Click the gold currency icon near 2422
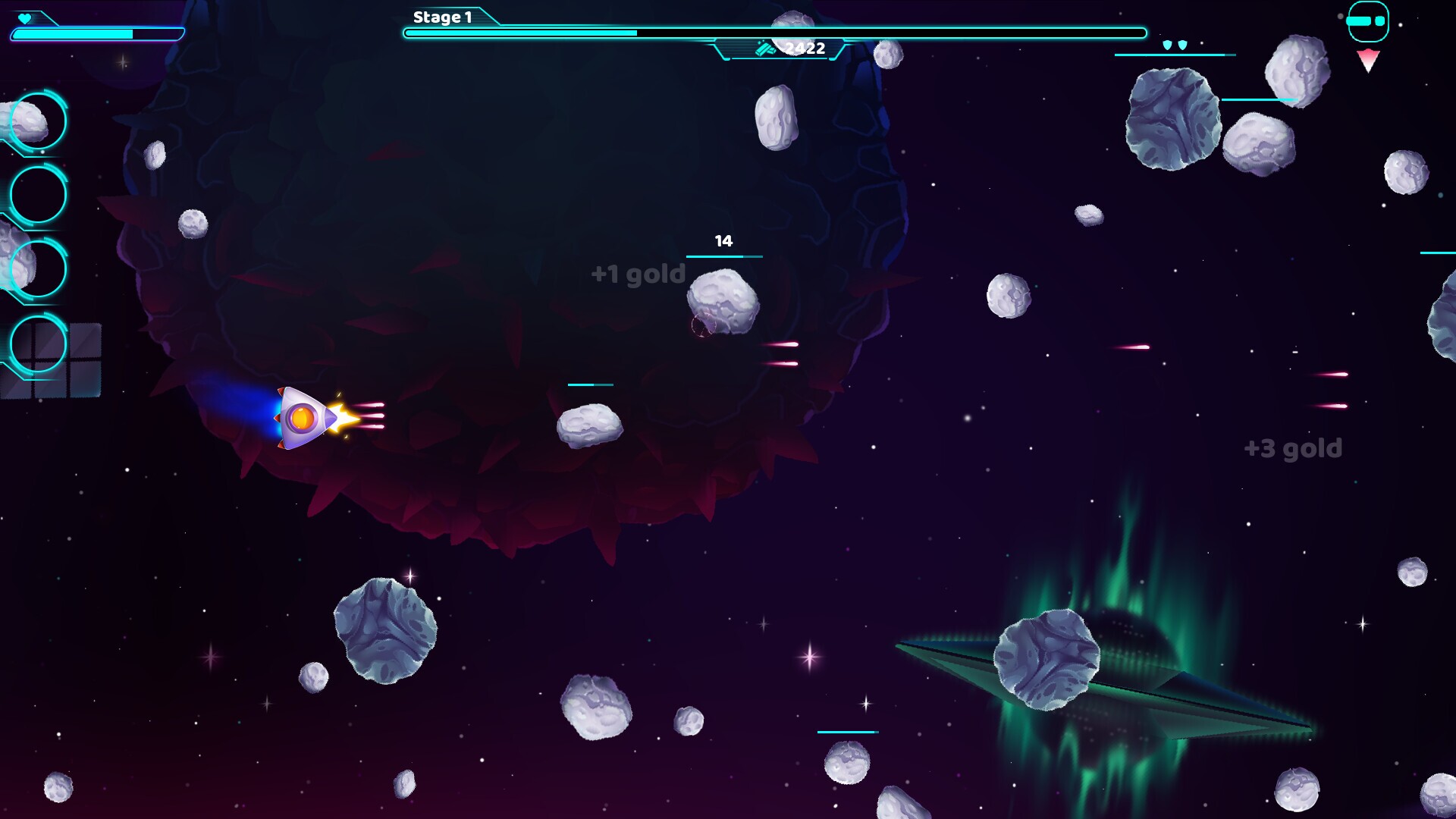The height and width of the screenshot is (819, 1456). coord(765,49)
